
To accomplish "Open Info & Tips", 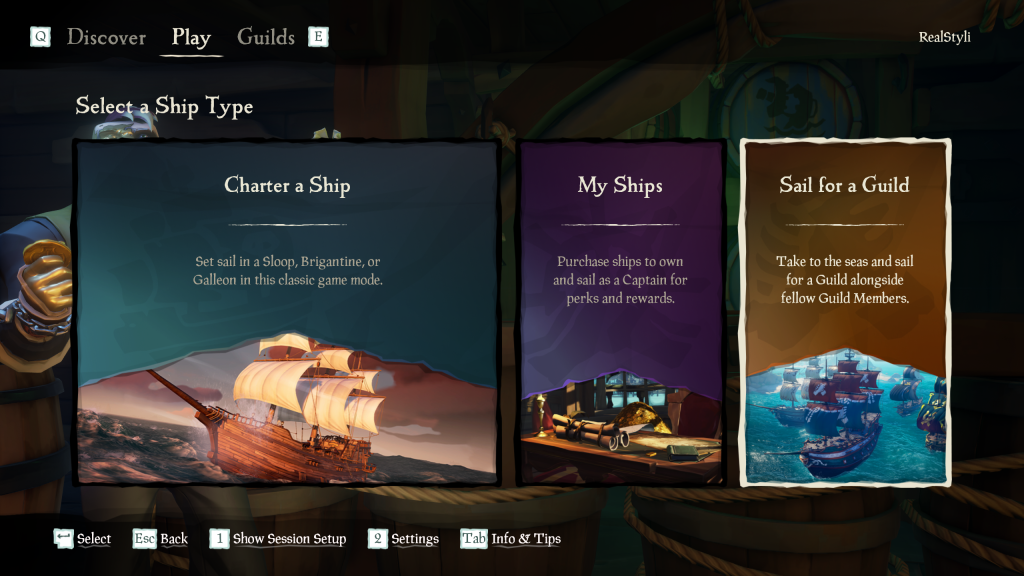I will pos(525,539).
